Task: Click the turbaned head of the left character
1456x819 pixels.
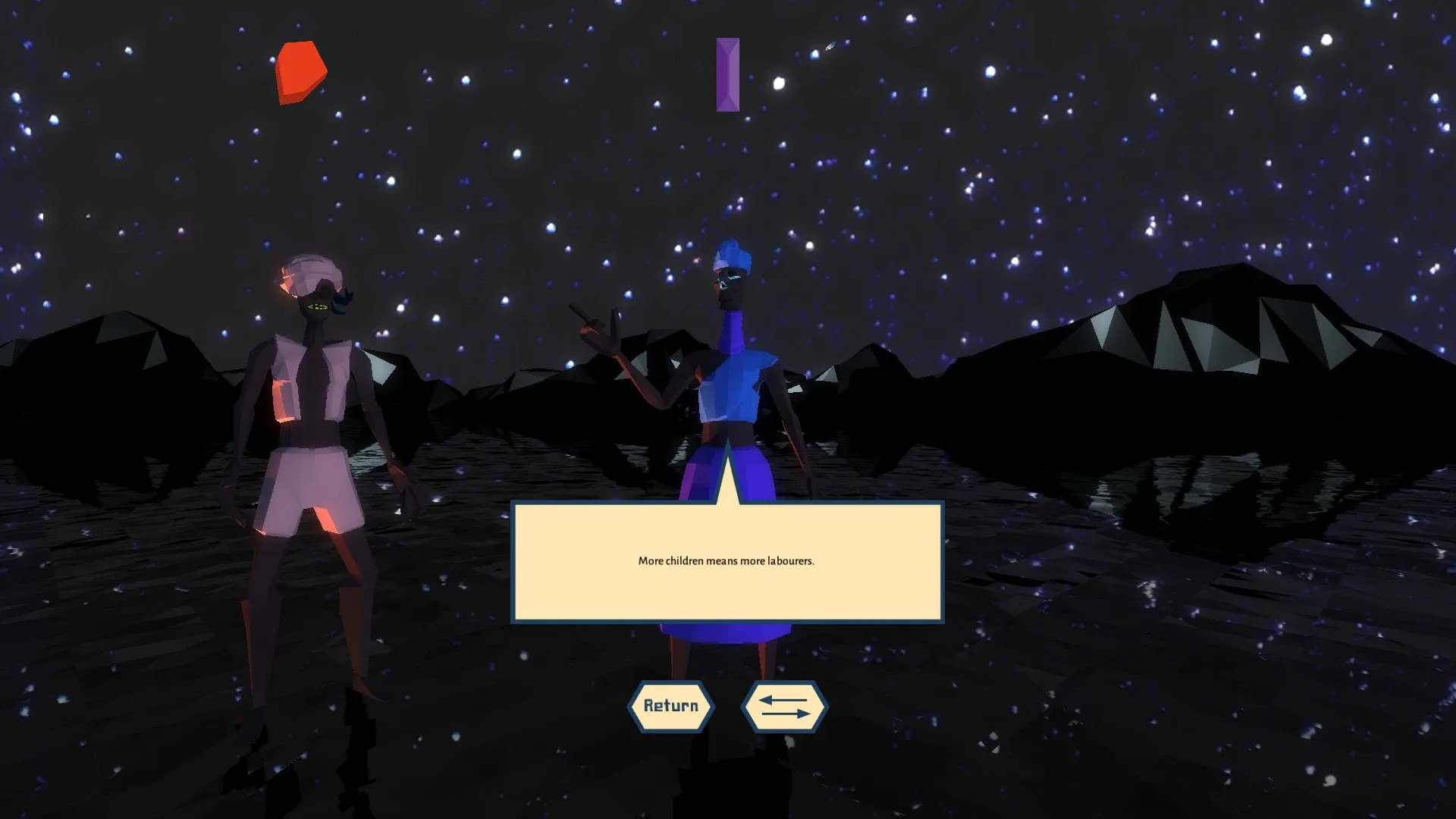Action: (x=311, y=273)
